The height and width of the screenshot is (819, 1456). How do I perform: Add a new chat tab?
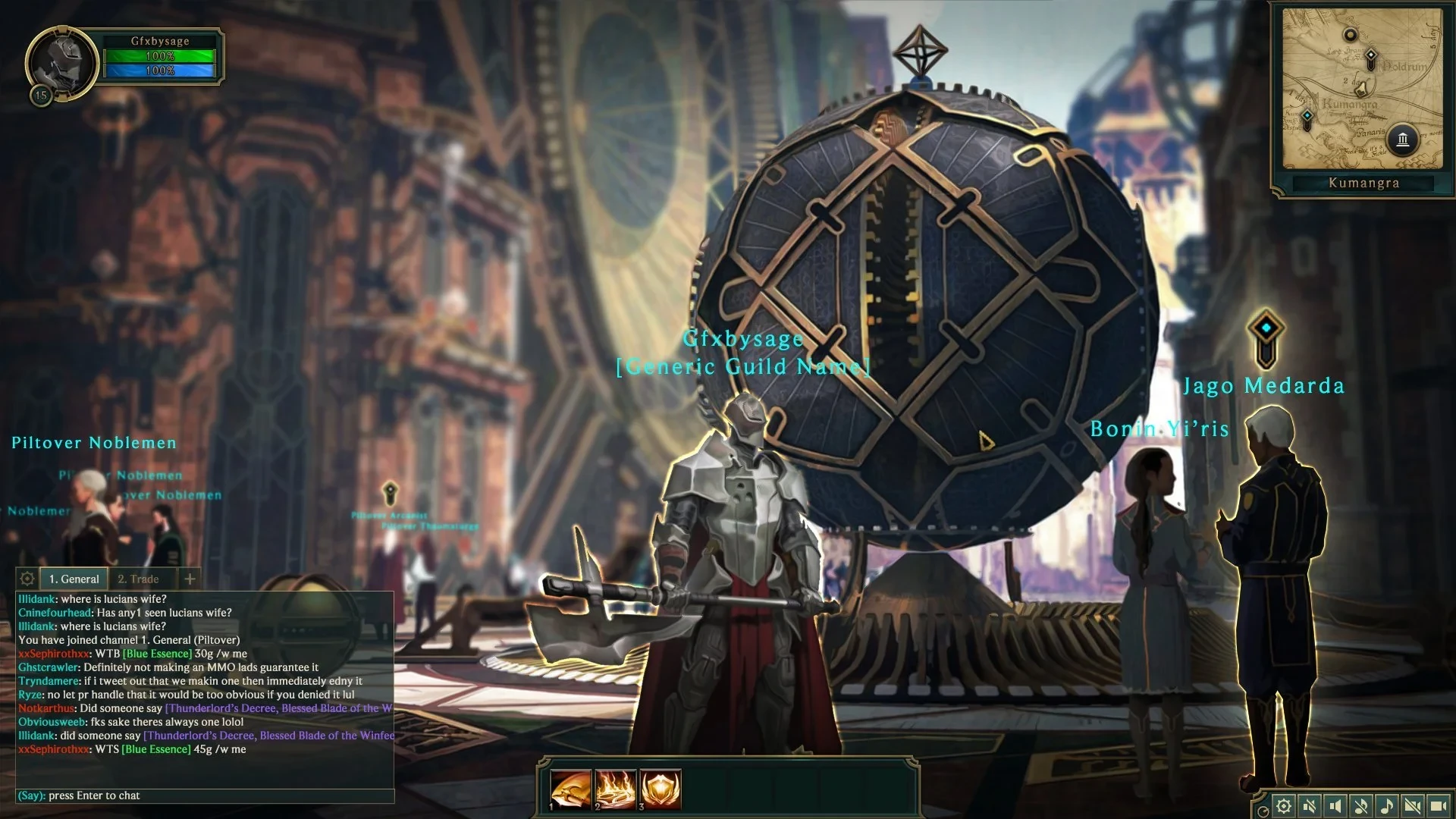point(190,579)
